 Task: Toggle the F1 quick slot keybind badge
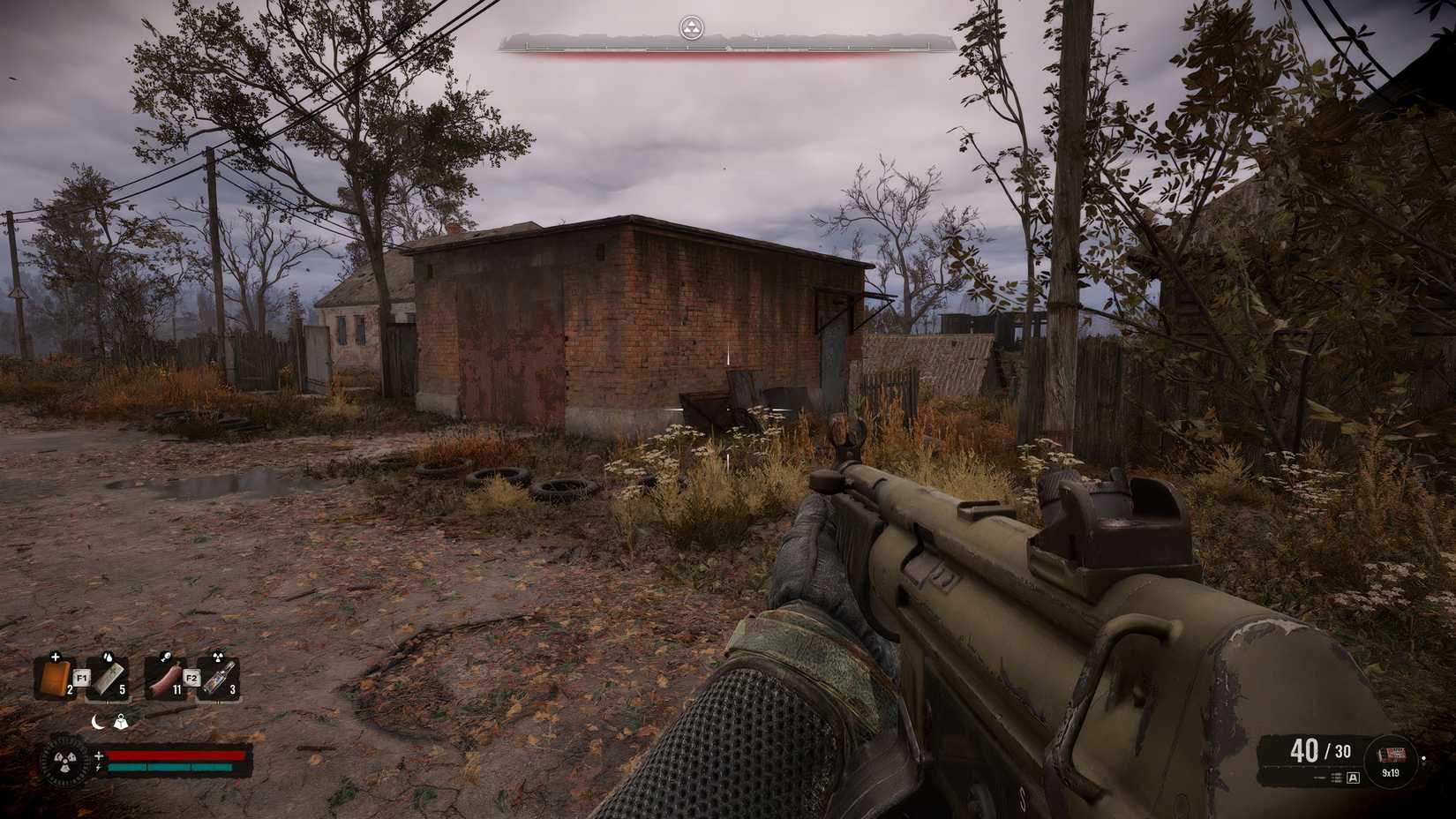(x=80, y=678)
